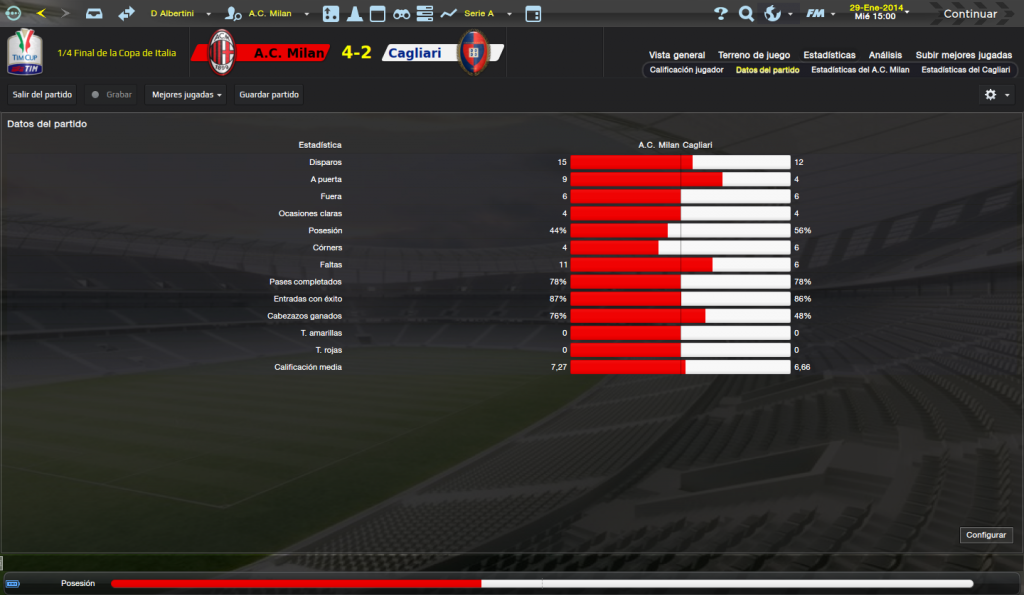Screen dimensions: 1024x595
Task: Open the D Albertini manager menu
Action: point(178,14)
